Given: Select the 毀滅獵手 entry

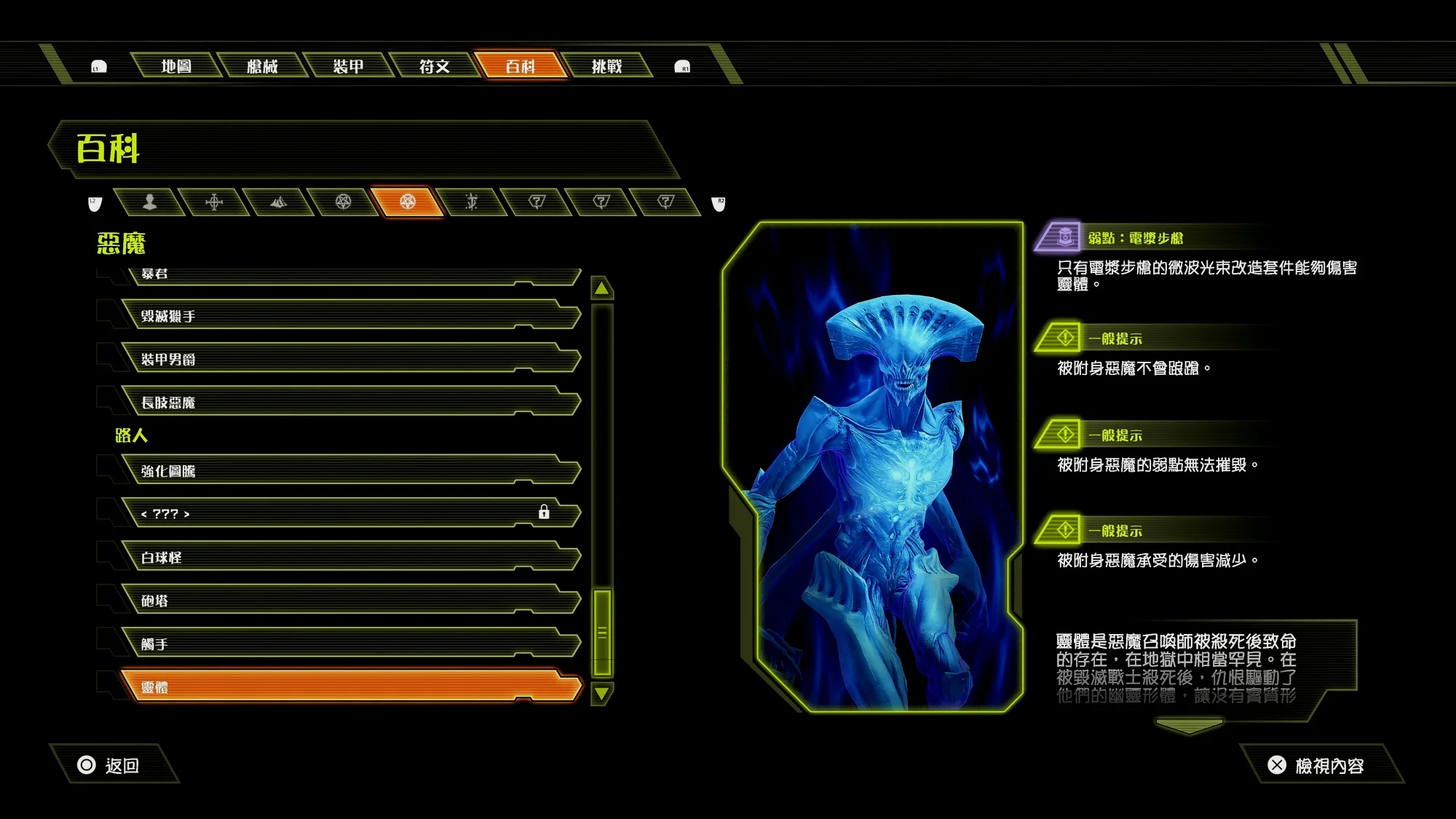Looking at the screenshot, I should (349, 316).
